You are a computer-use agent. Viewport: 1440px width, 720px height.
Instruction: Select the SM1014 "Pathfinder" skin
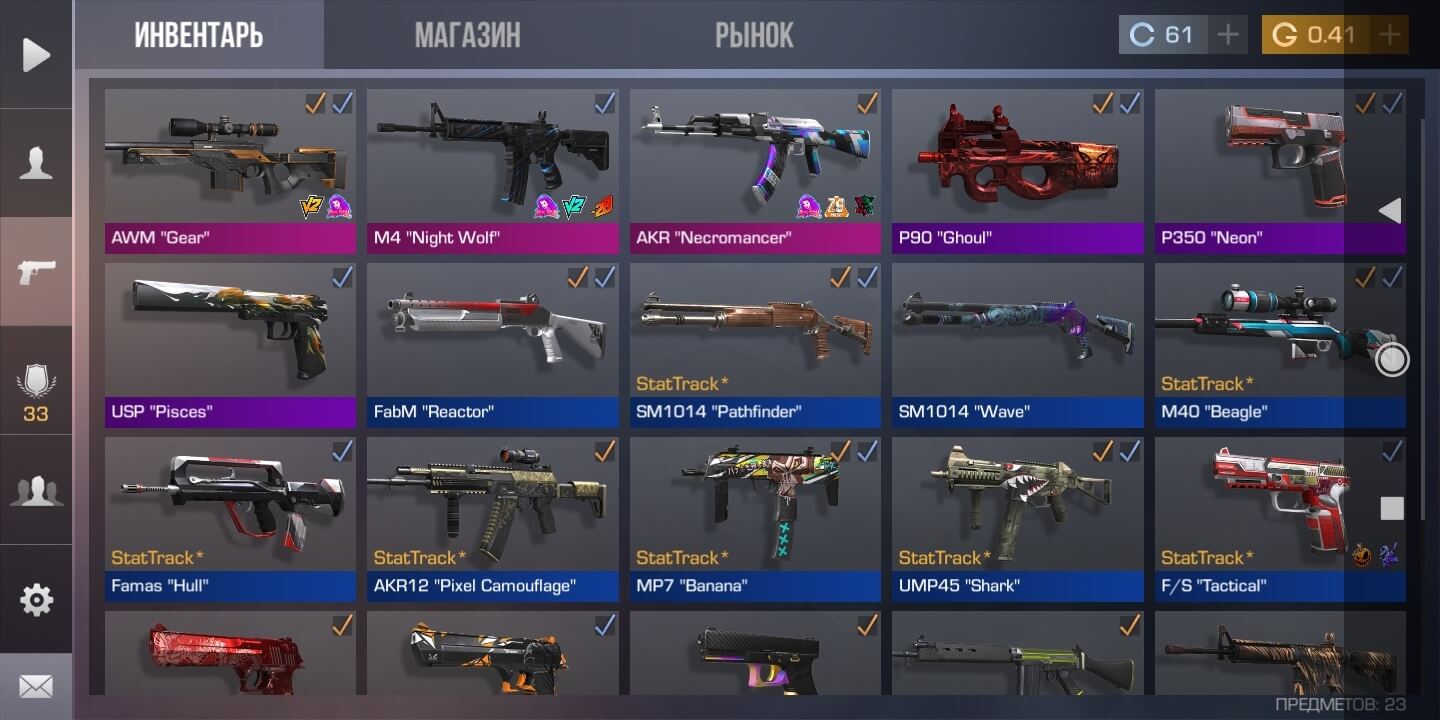[755, 340]
